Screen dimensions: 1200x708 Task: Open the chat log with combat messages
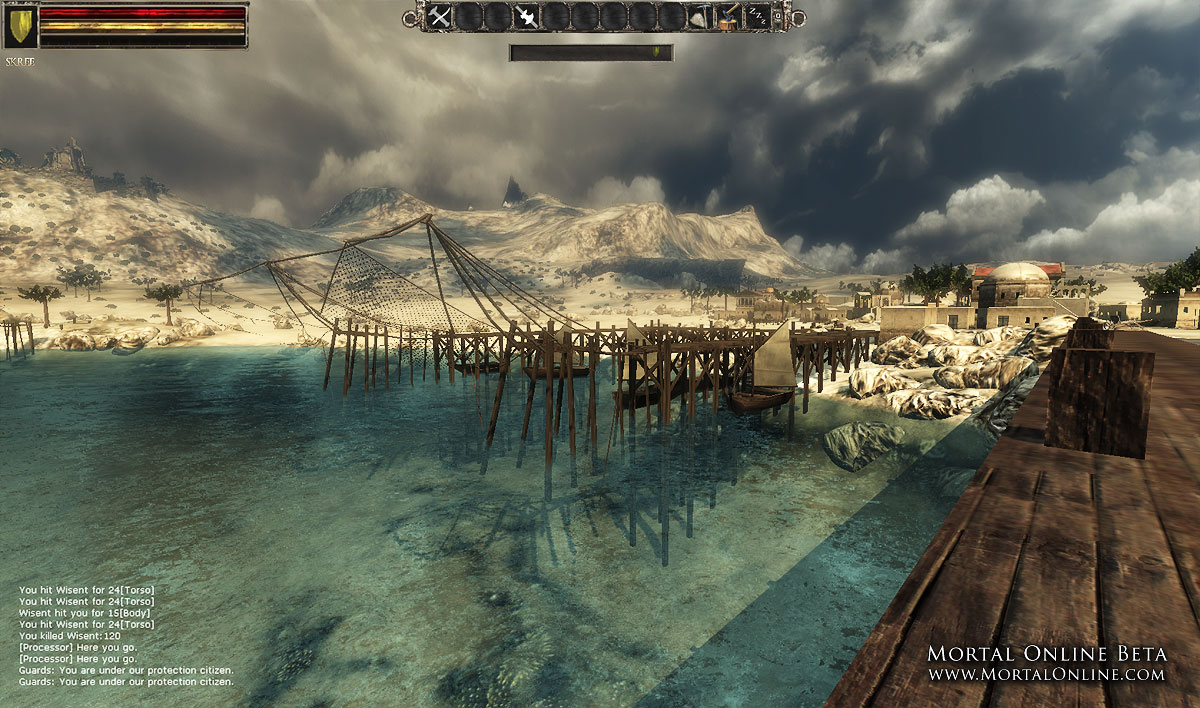(127, 635)
